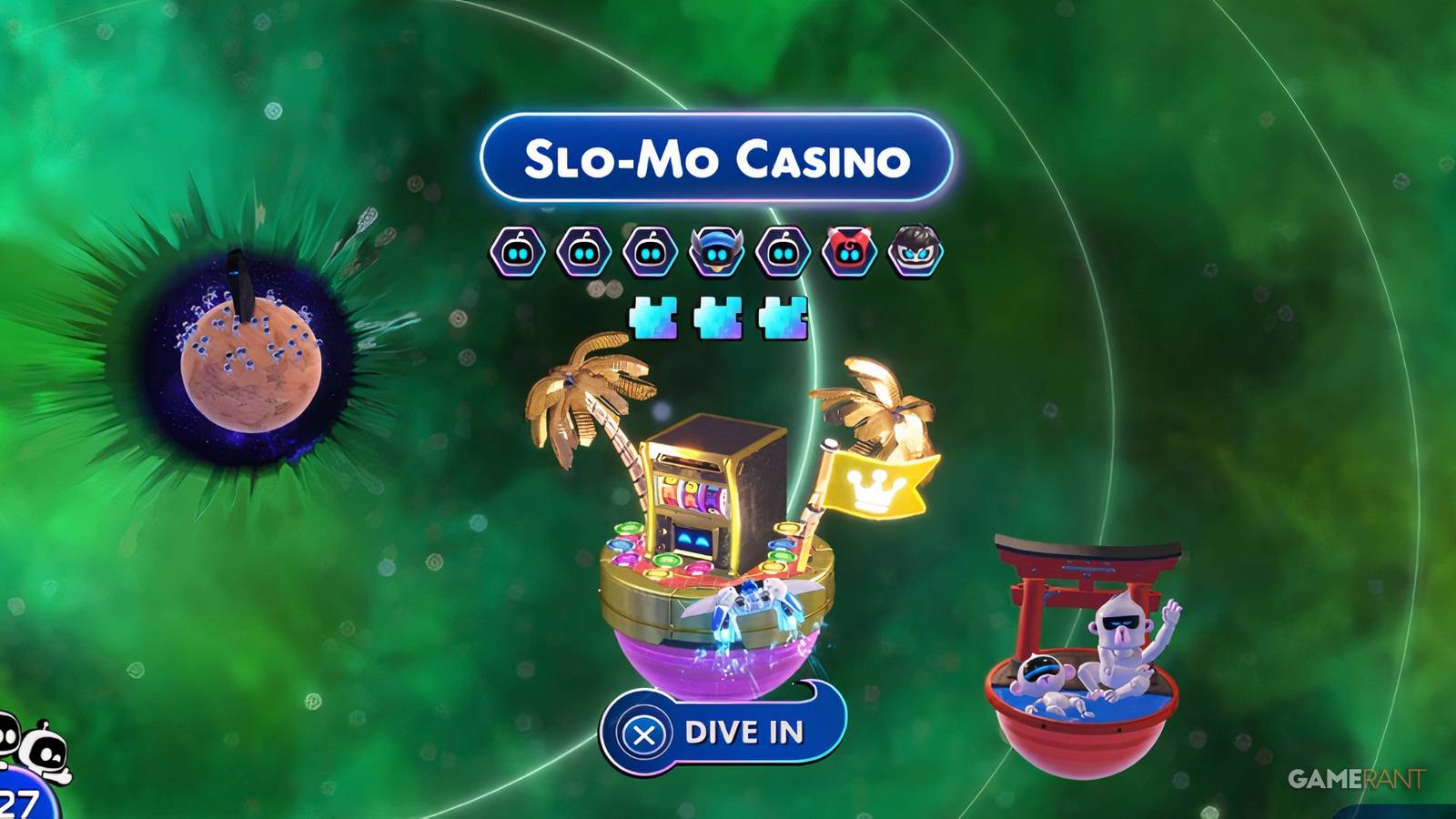Click the golden crown victory flag
Screen dimensions: 1456x819
pyautogui.click(x=874, y=489)
